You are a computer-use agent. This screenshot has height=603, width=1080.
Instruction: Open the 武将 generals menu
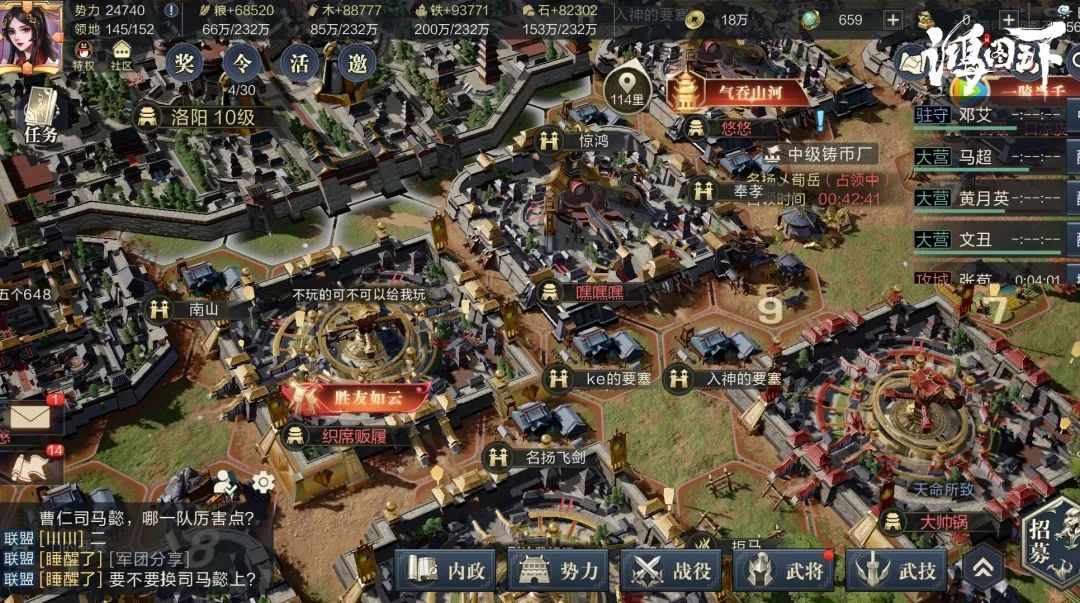coord(785,571)
